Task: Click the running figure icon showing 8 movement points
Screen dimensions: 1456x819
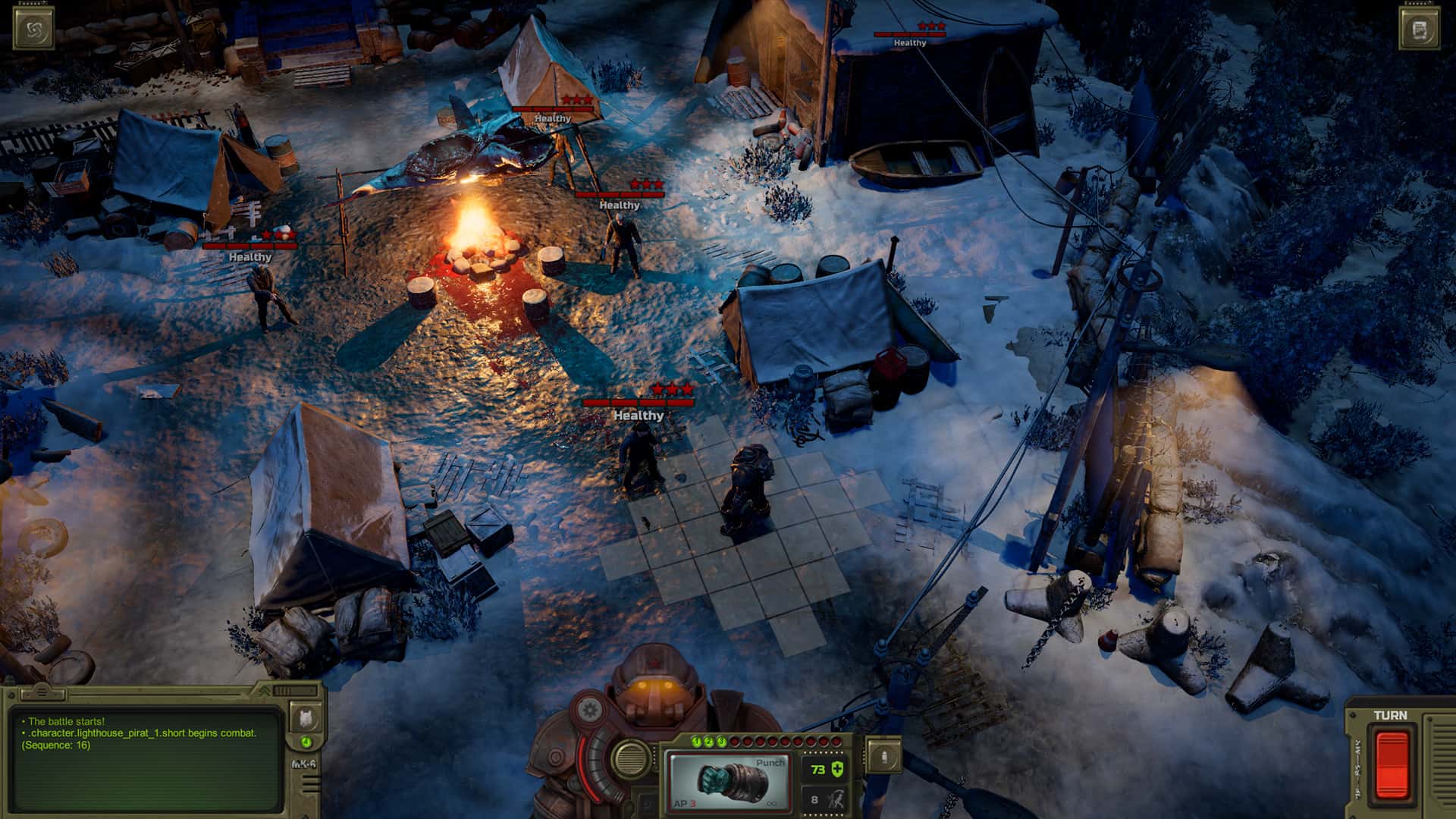Action: pos(836,800)
